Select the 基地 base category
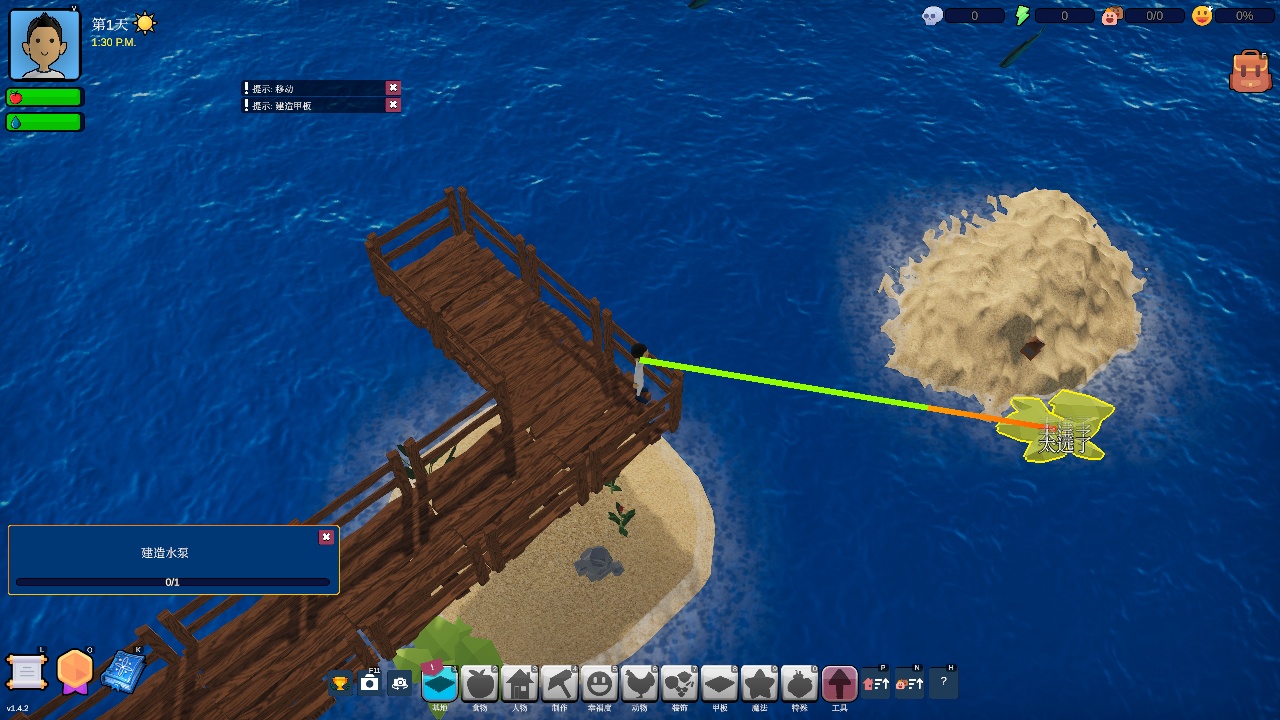The width and height of the screenshot is (1280, 720). coord(440,684)
